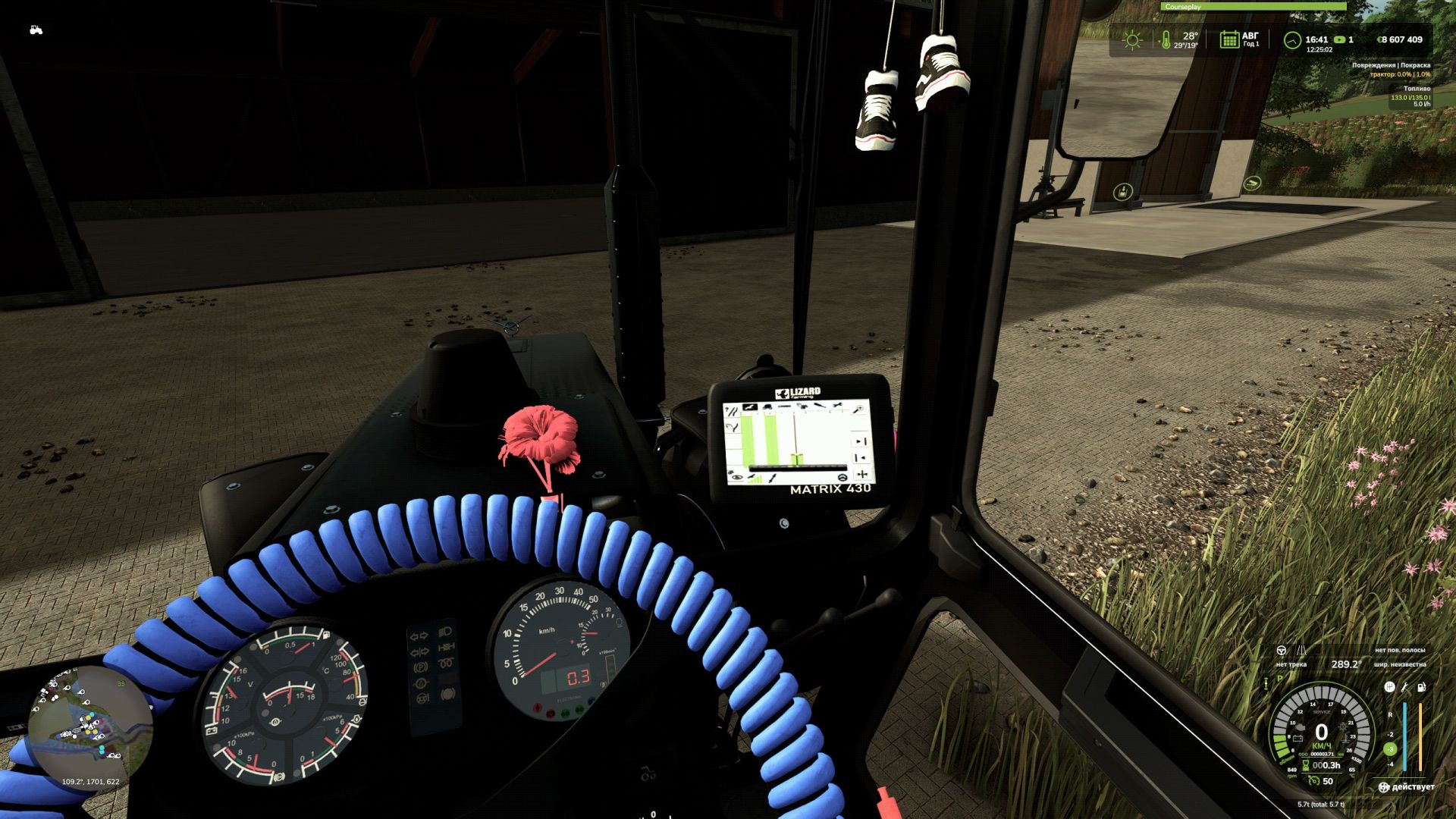Click the Courseplay green header bar
The height and width of the screenshot is (819, 1456).
pos(1254,7)
